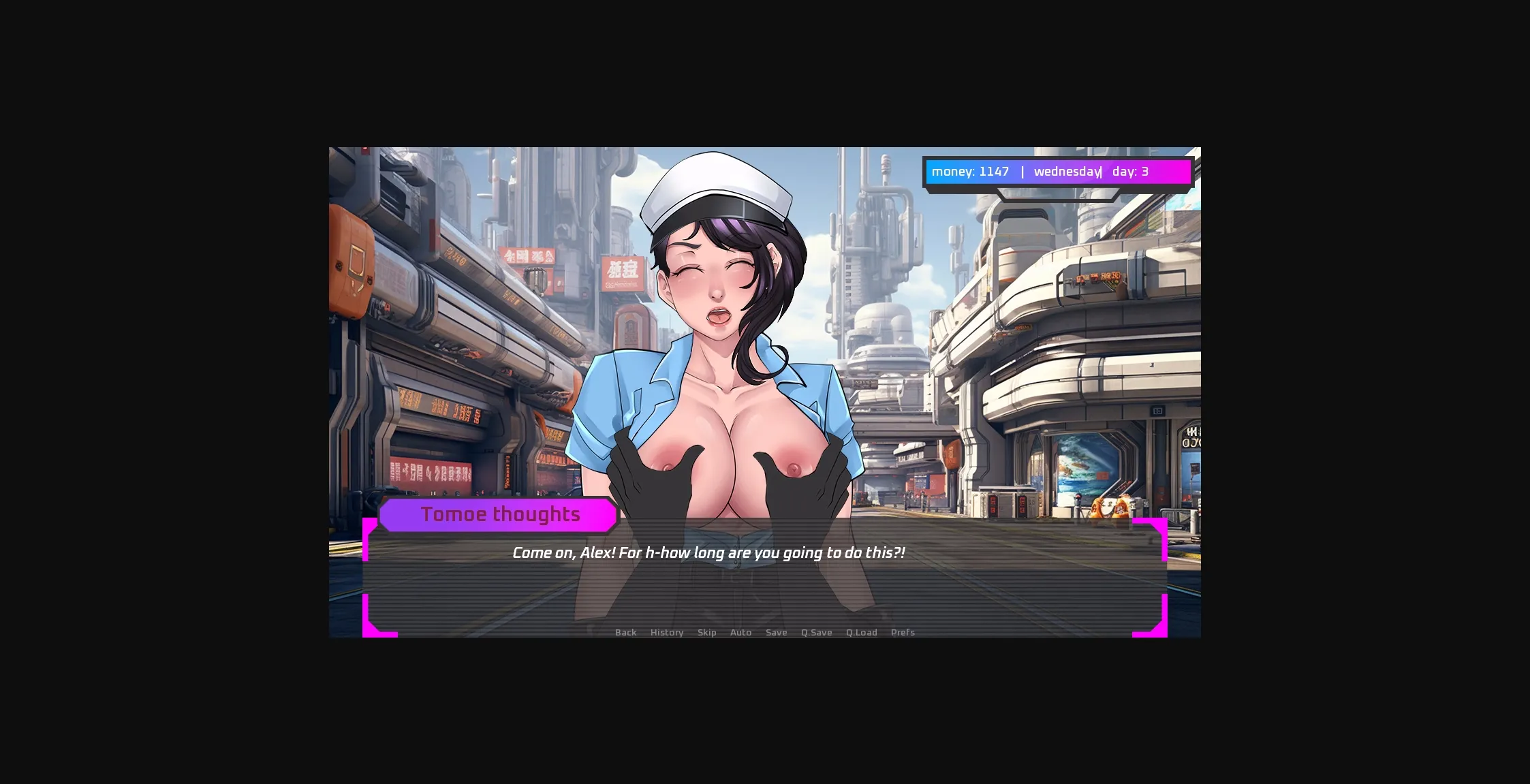
Task: Open the Prefs settings menu
Action: tap(903, 632)
